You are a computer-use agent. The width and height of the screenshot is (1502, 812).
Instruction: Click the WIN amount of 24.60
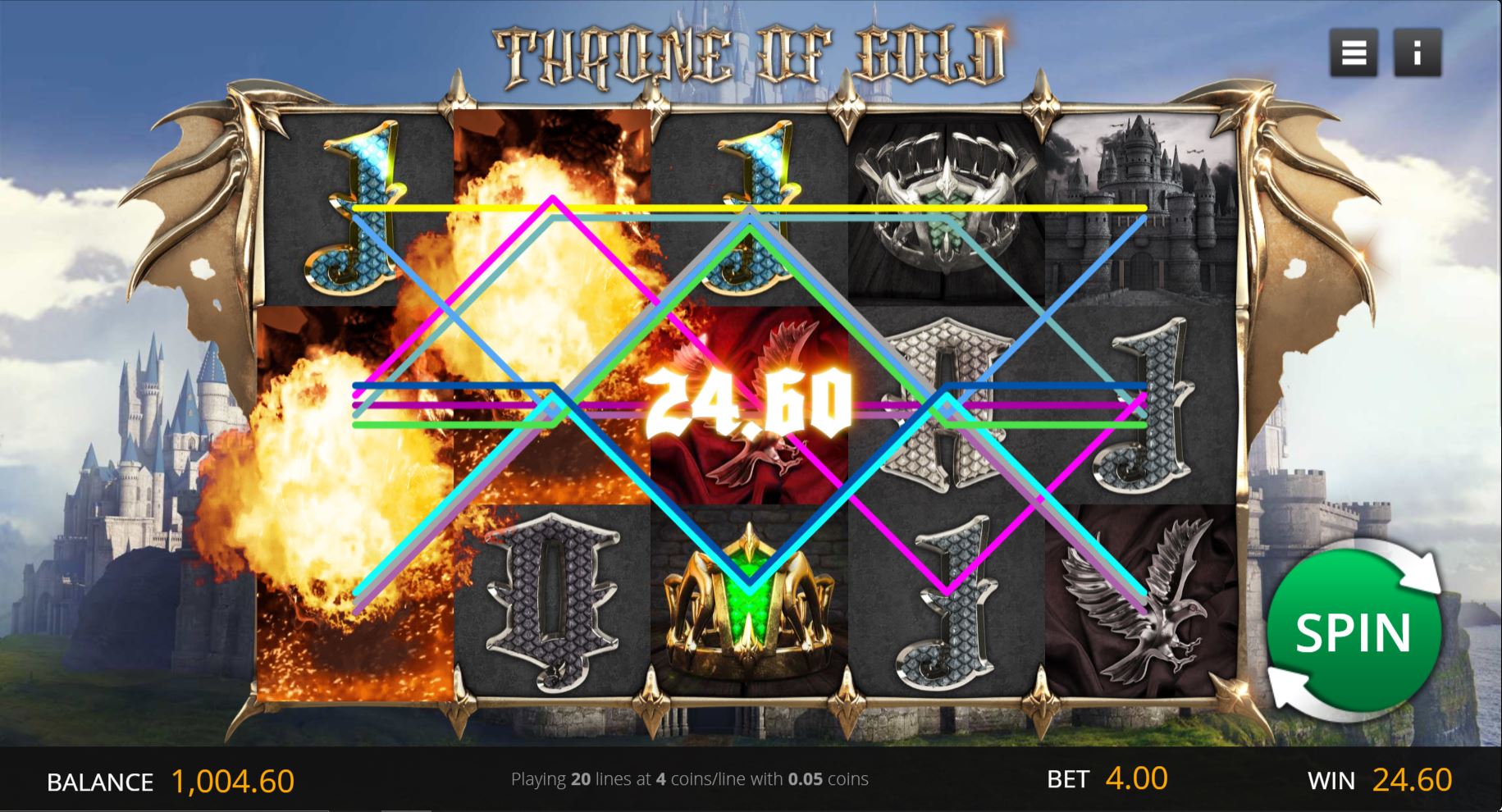tap(1413, 782)
